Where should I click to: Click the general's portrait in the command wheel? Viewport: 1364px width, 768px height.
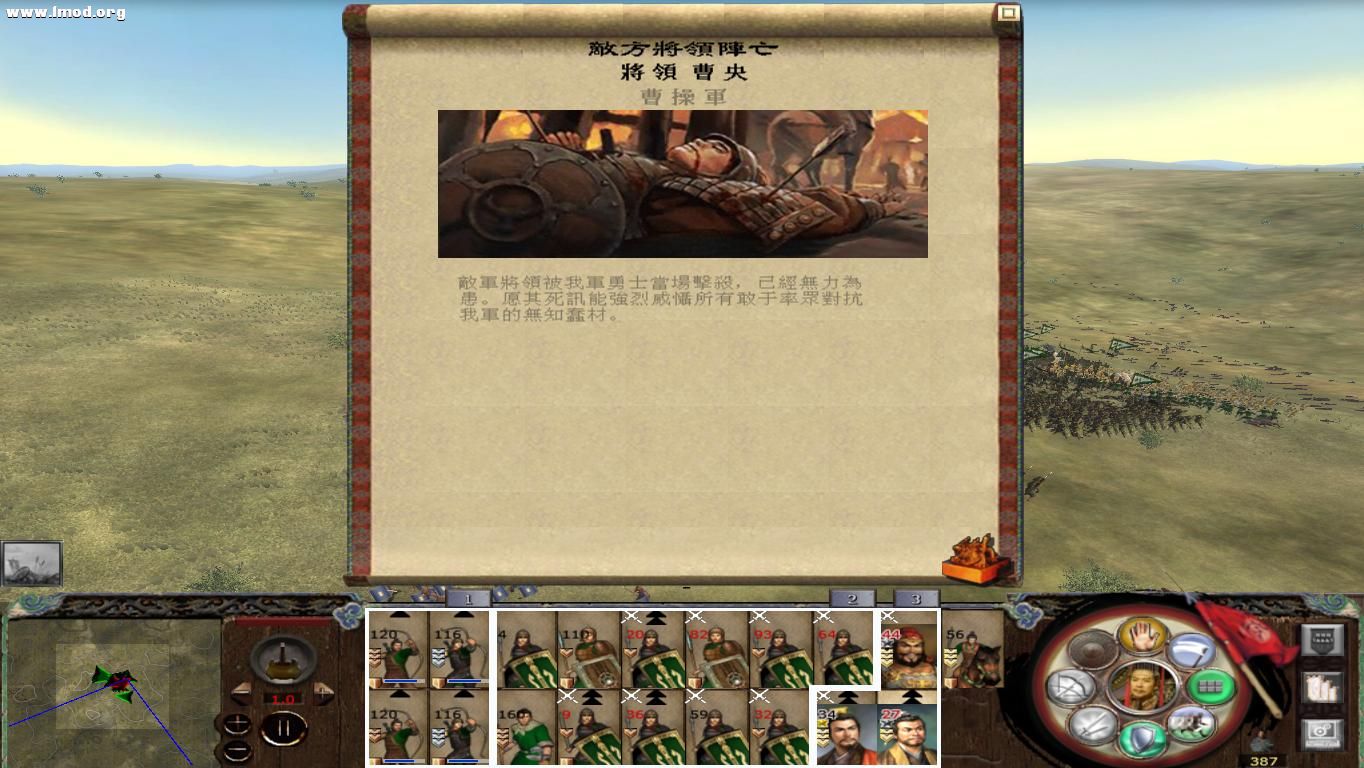click(x=1141, y=687)
